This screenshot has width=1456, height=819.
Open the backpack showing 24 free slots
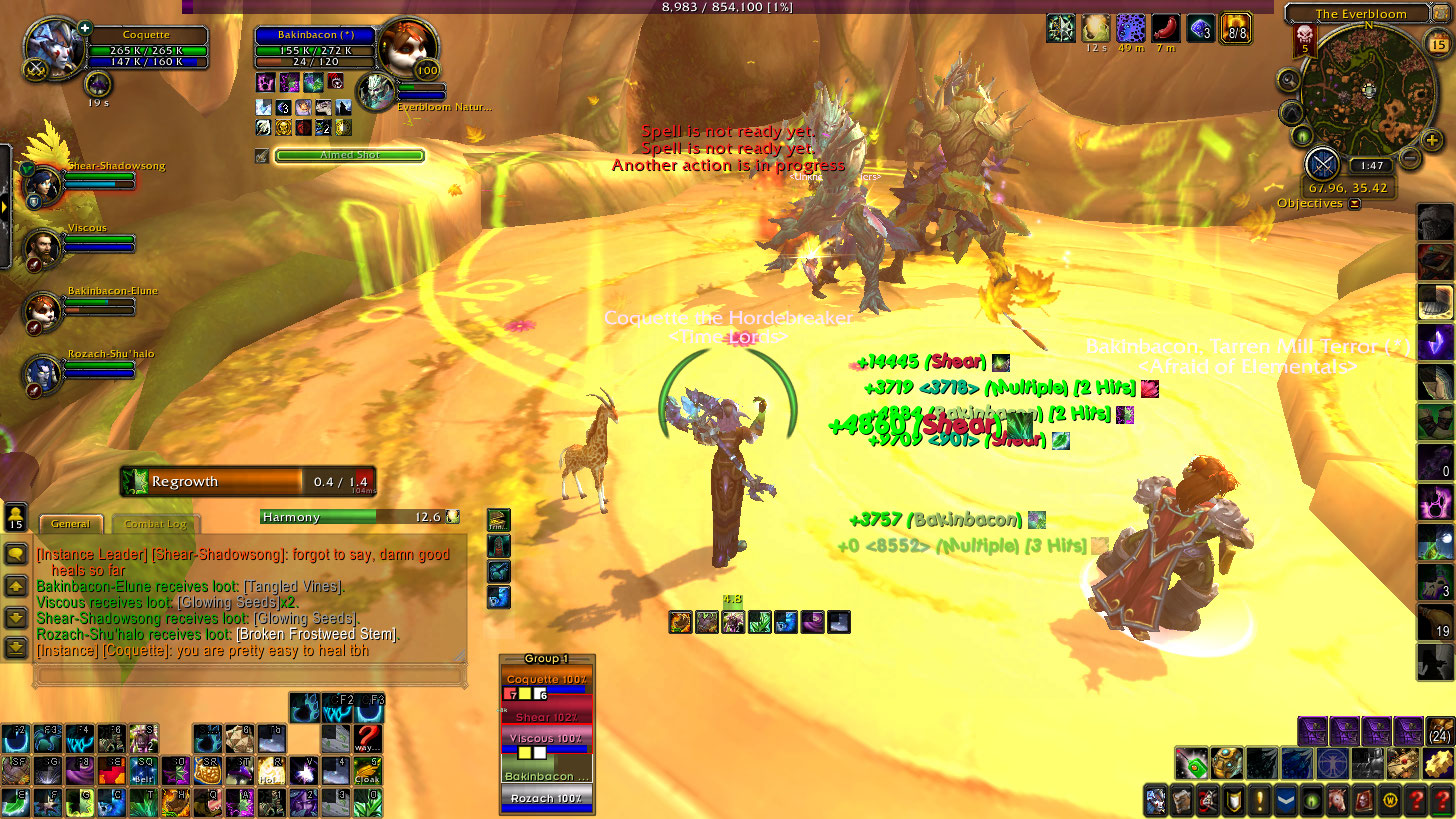1440,731
